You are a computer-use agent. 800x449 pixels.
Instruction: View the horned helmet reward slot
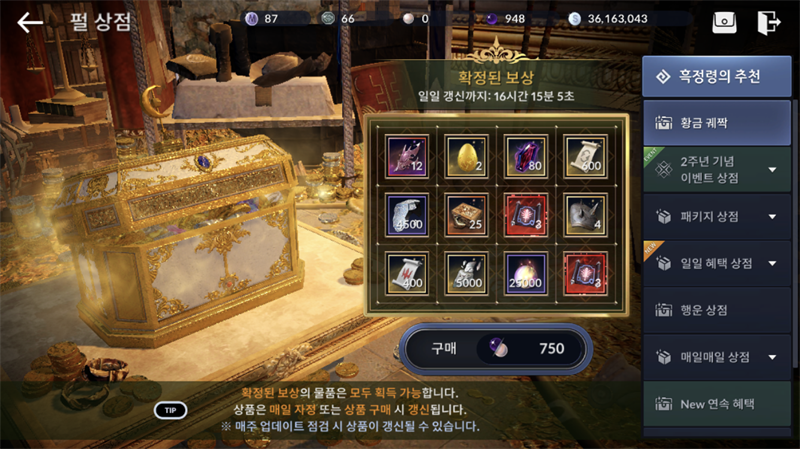(585, 213)
